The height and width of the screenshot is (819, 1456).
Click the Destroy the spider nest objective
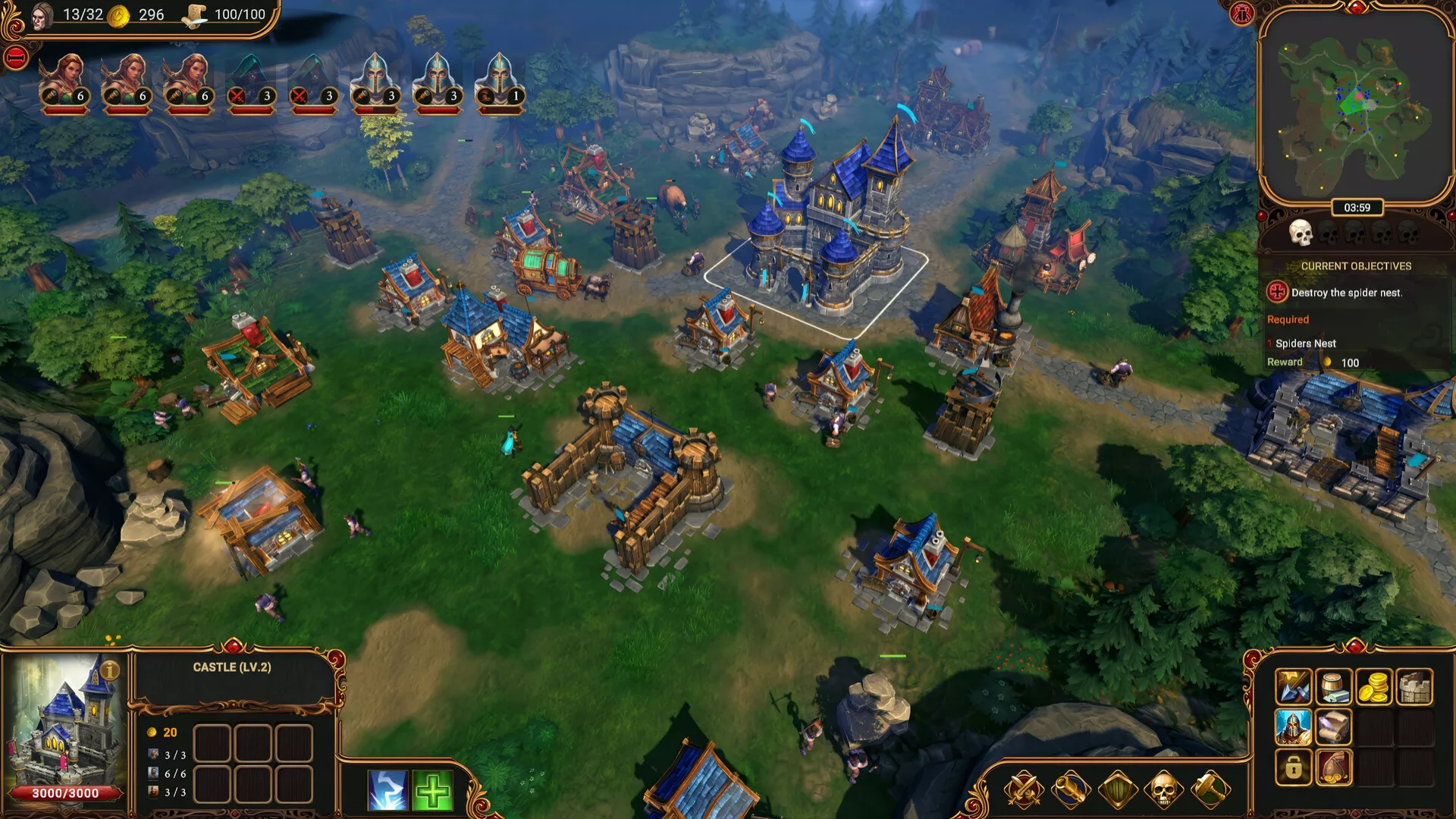(x=1346, y=293)
